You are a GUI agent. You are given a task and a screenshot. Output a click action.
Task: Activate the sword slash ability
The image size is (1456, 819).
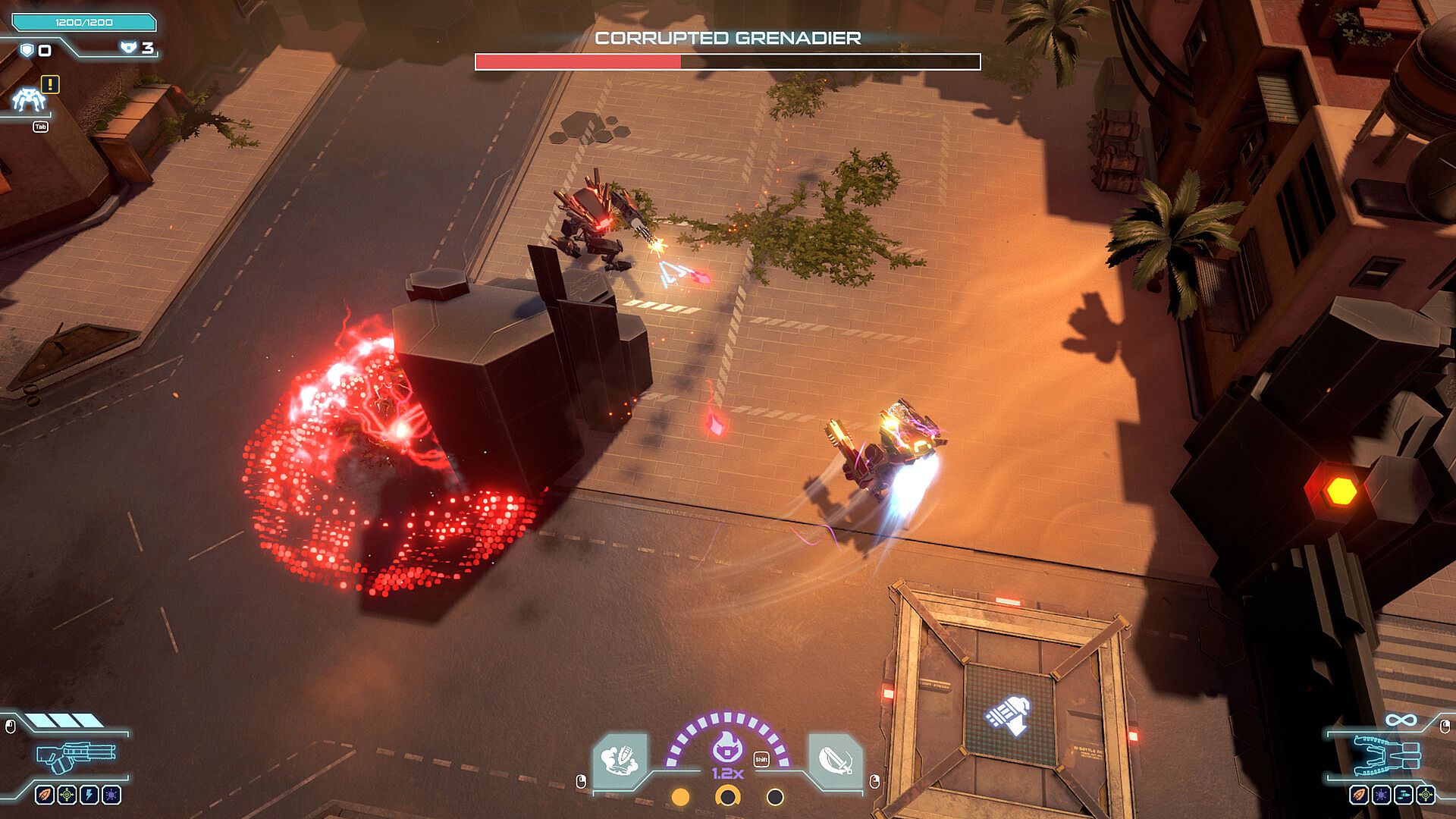(834, 759)
